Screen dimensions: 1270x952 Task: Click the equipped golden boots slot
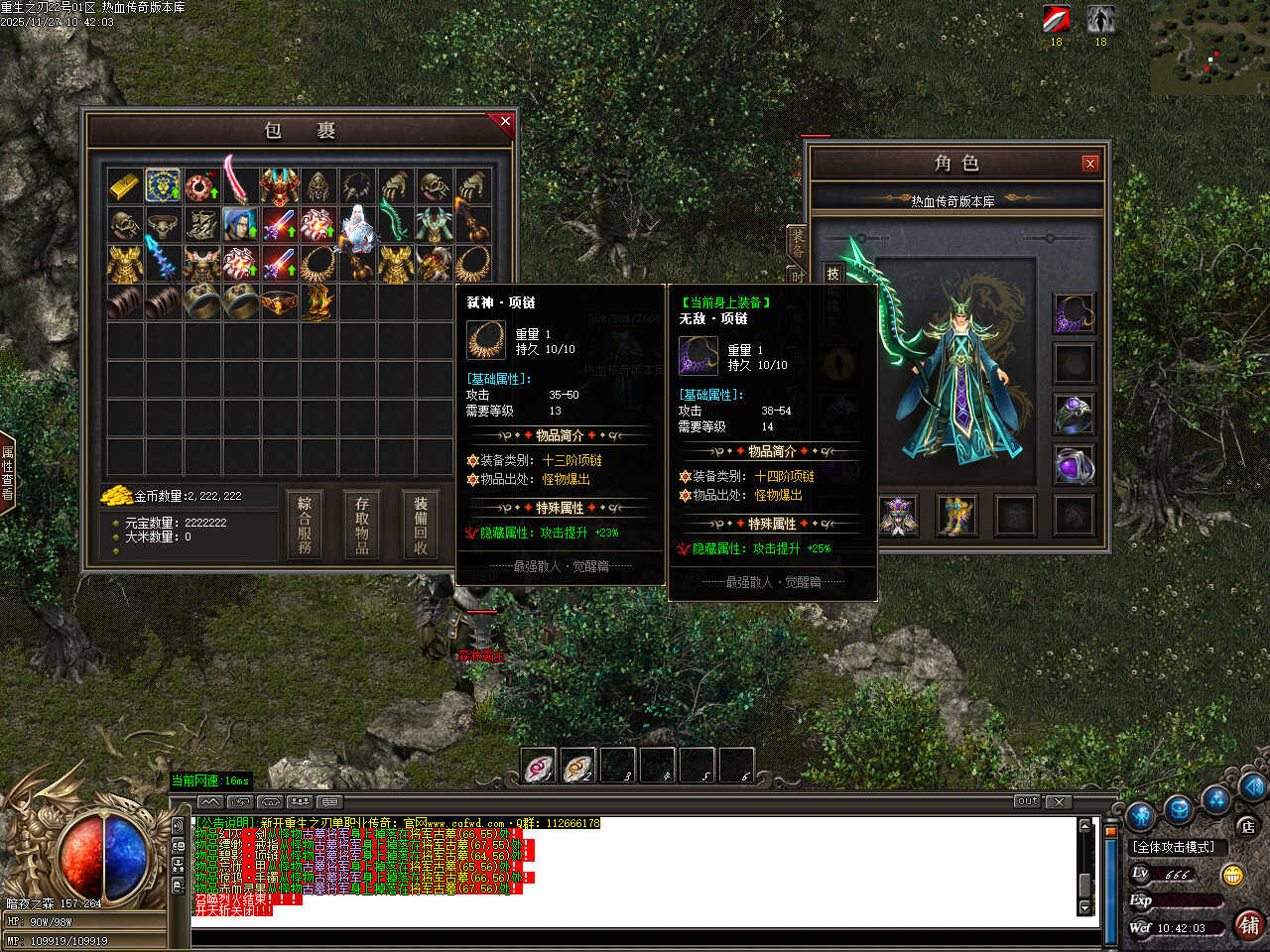(x=956, y=516)
